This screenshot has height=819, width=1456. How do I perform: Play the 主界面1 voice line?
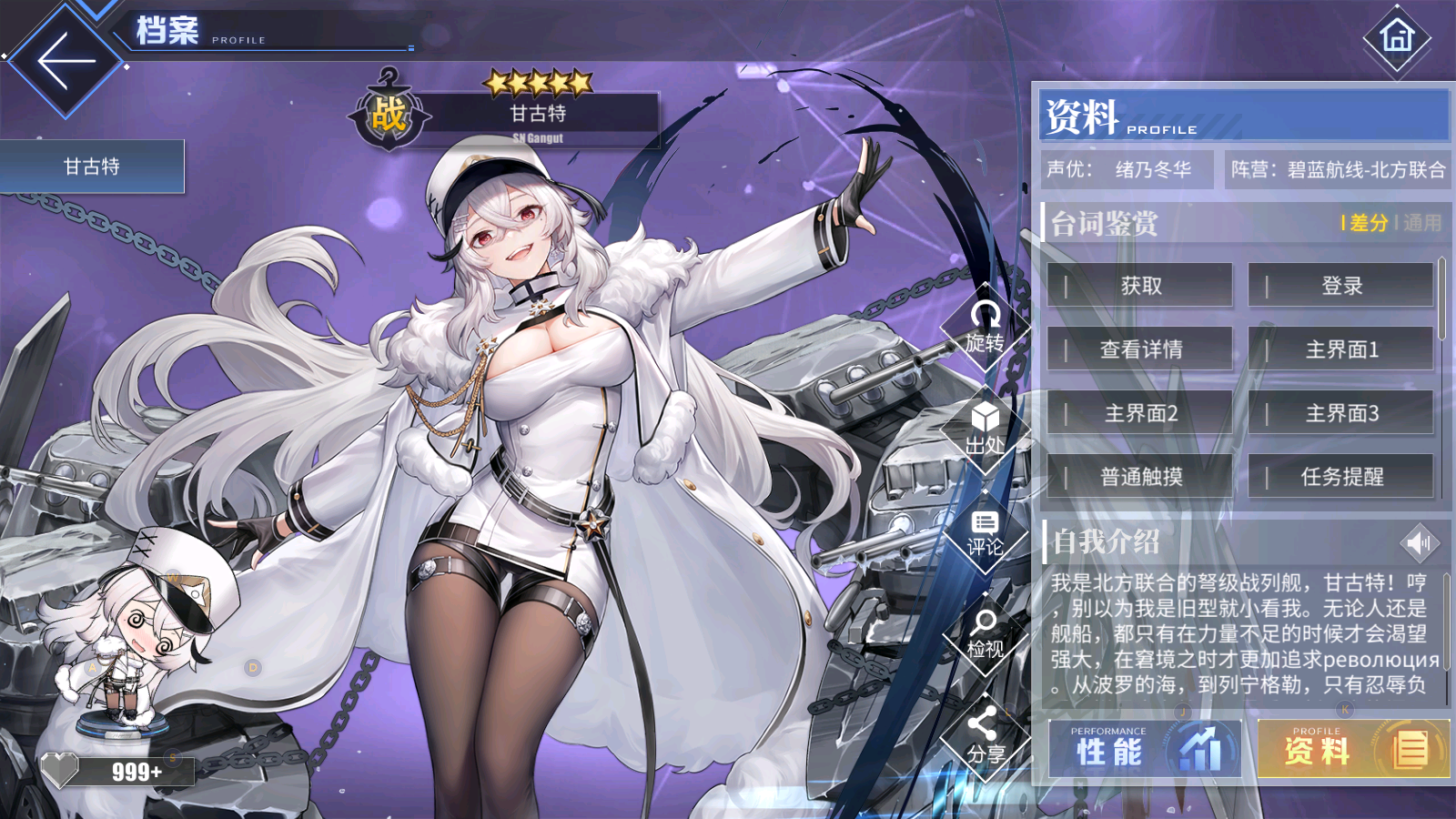click(x=1341, y=349)
